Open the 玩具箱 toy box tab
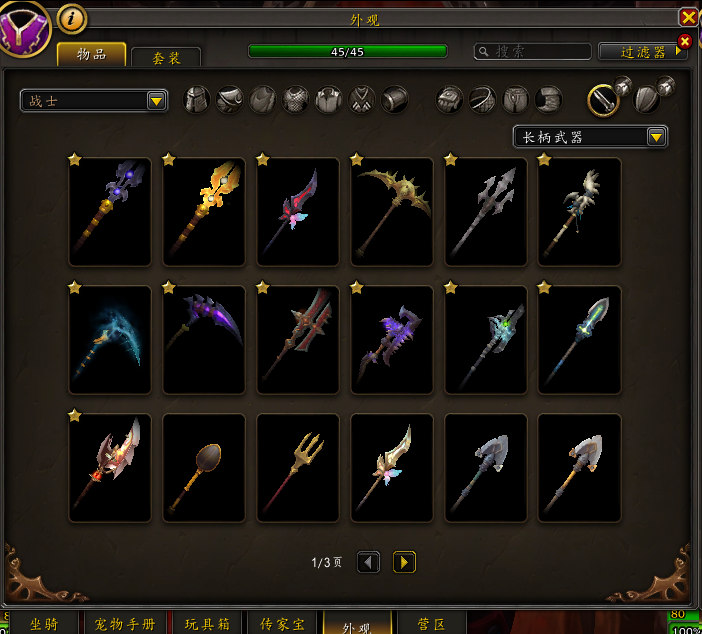This screenshot has width=702, height=634. coord(208,624)
